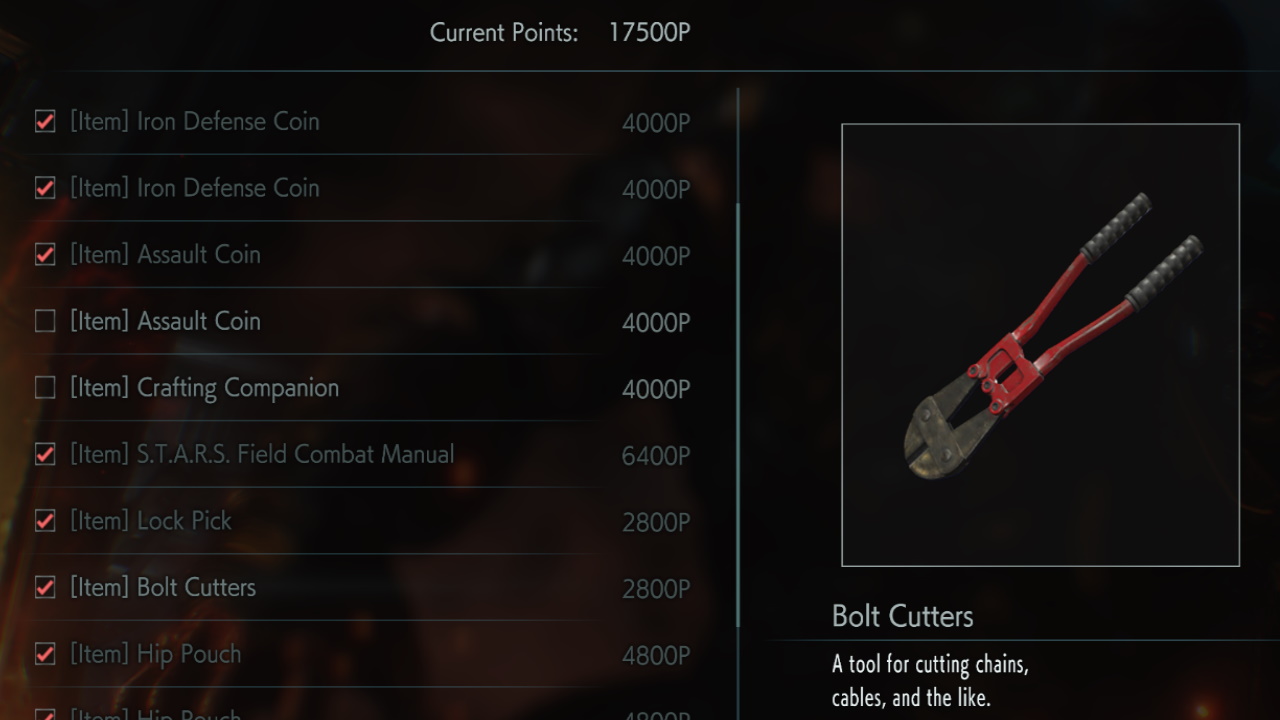Choose the S.T.A.R.S. Field Combat Manual row
Viewport: 1280px width, 720px height.
point(262,454)
